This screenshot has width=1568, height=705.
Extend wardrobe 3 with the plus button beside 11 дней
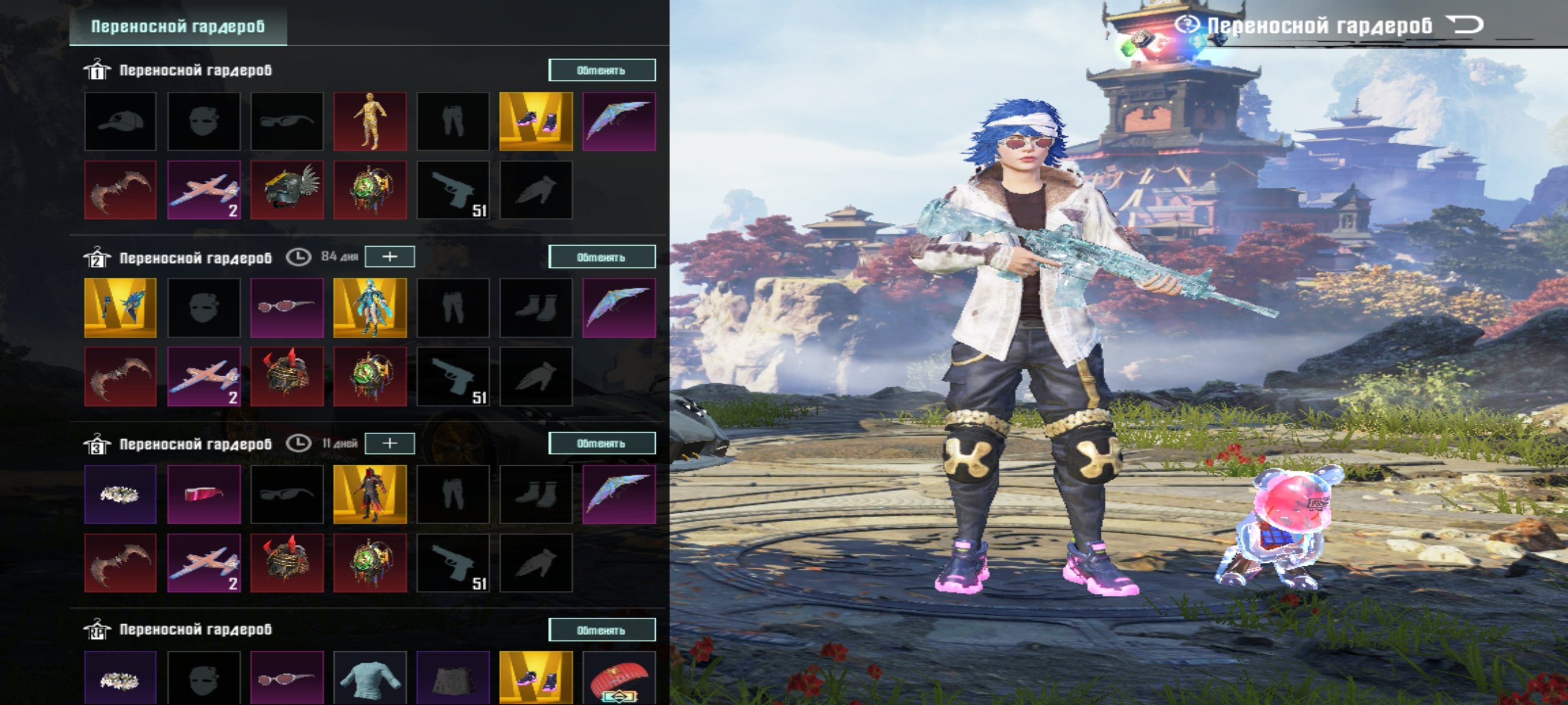(x=390, y=443)
